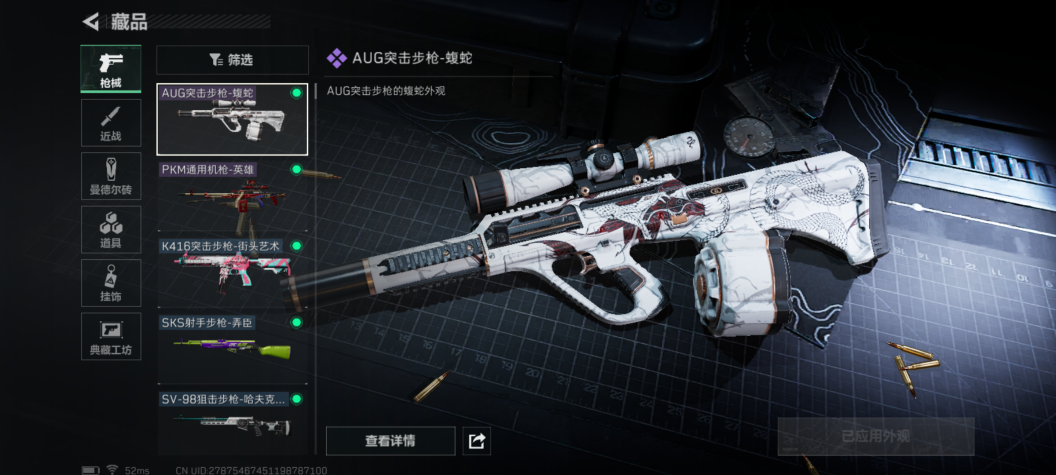Open the 筛选 filter options
Screen dimensions: 1056x475
pos(232,60)
